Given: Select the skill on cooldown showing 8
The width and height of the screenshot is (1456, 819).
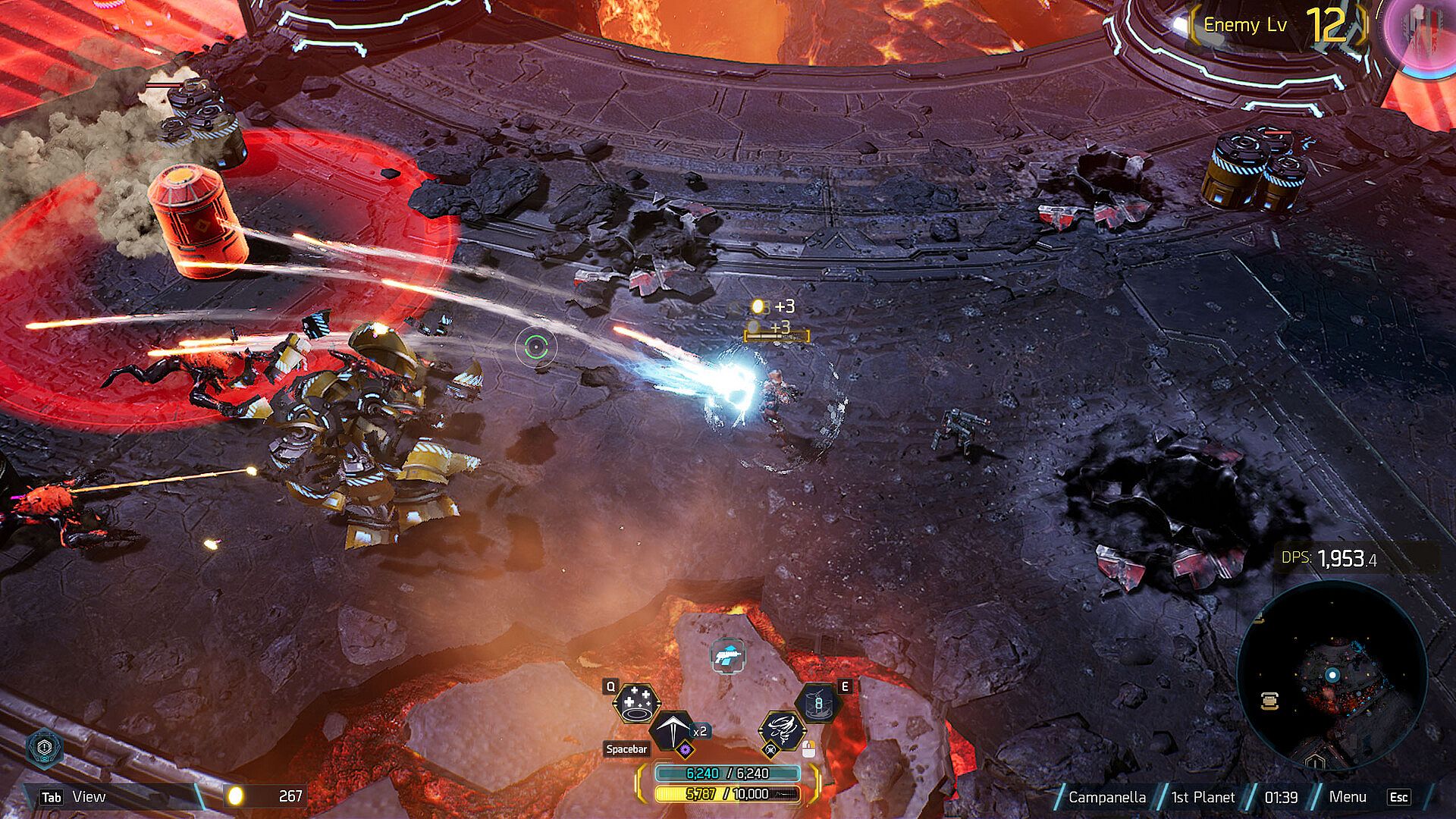Looking at the screenshot, I should [x=818, y=704].
